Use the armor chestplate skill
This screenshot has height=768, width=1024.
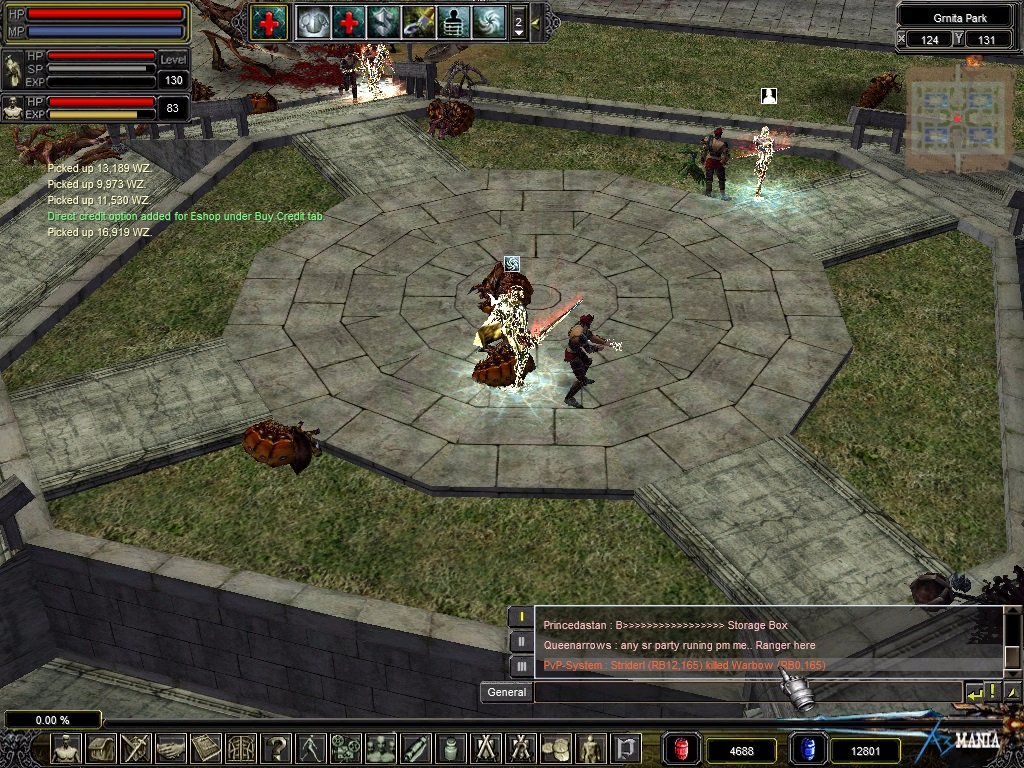(313, 21)
